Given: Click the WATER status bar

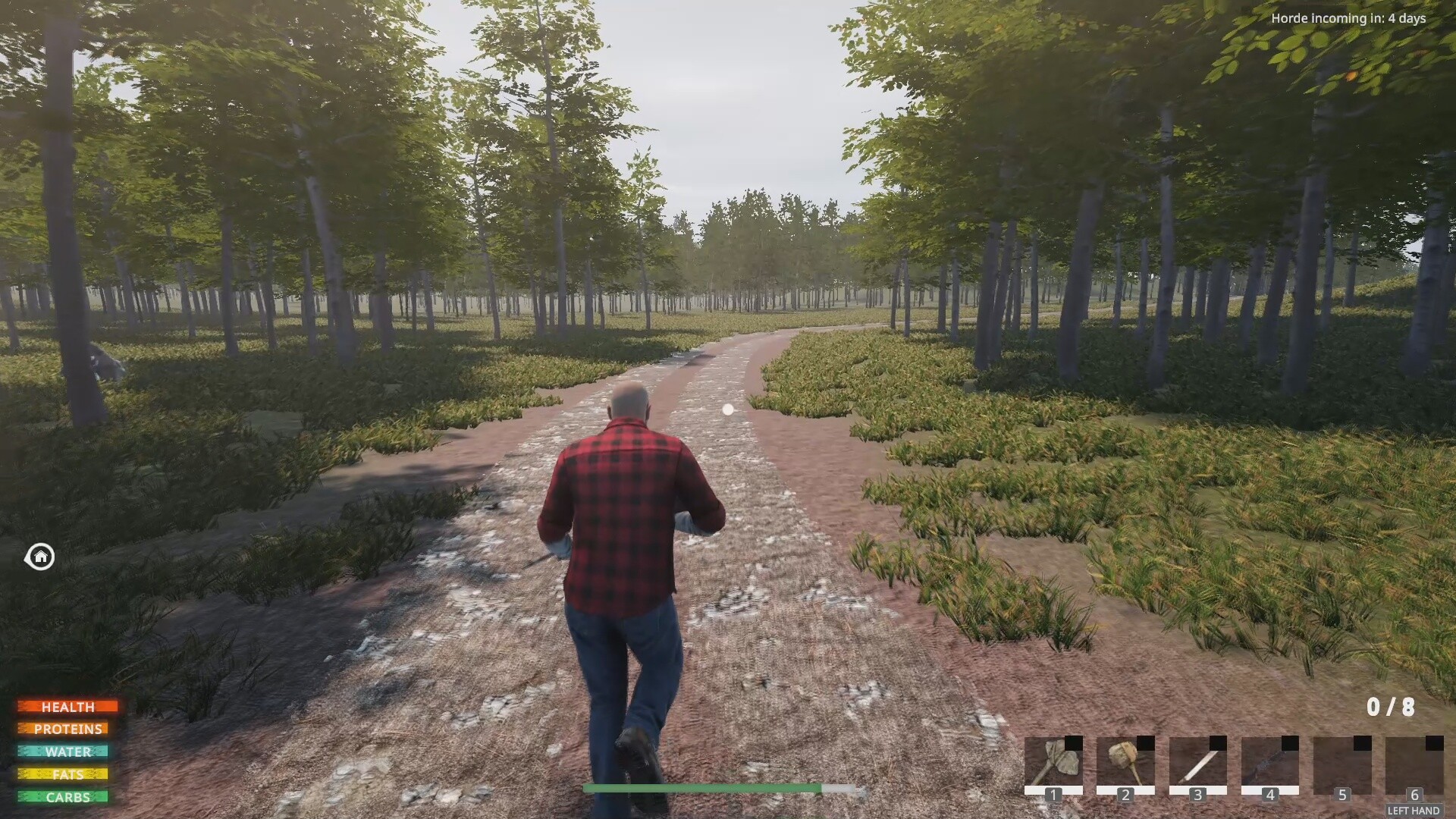Looking at the screenshot, I should [68, 752].
